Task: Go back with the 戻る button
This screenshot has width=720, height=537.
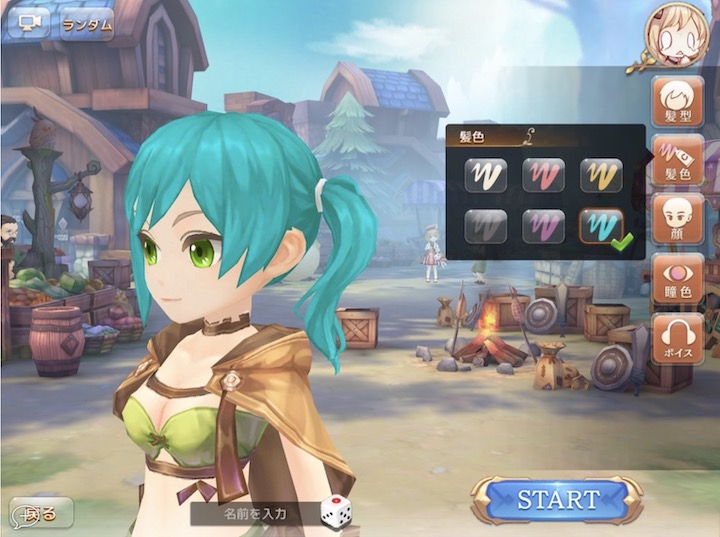Action: [x=40, y=514]
